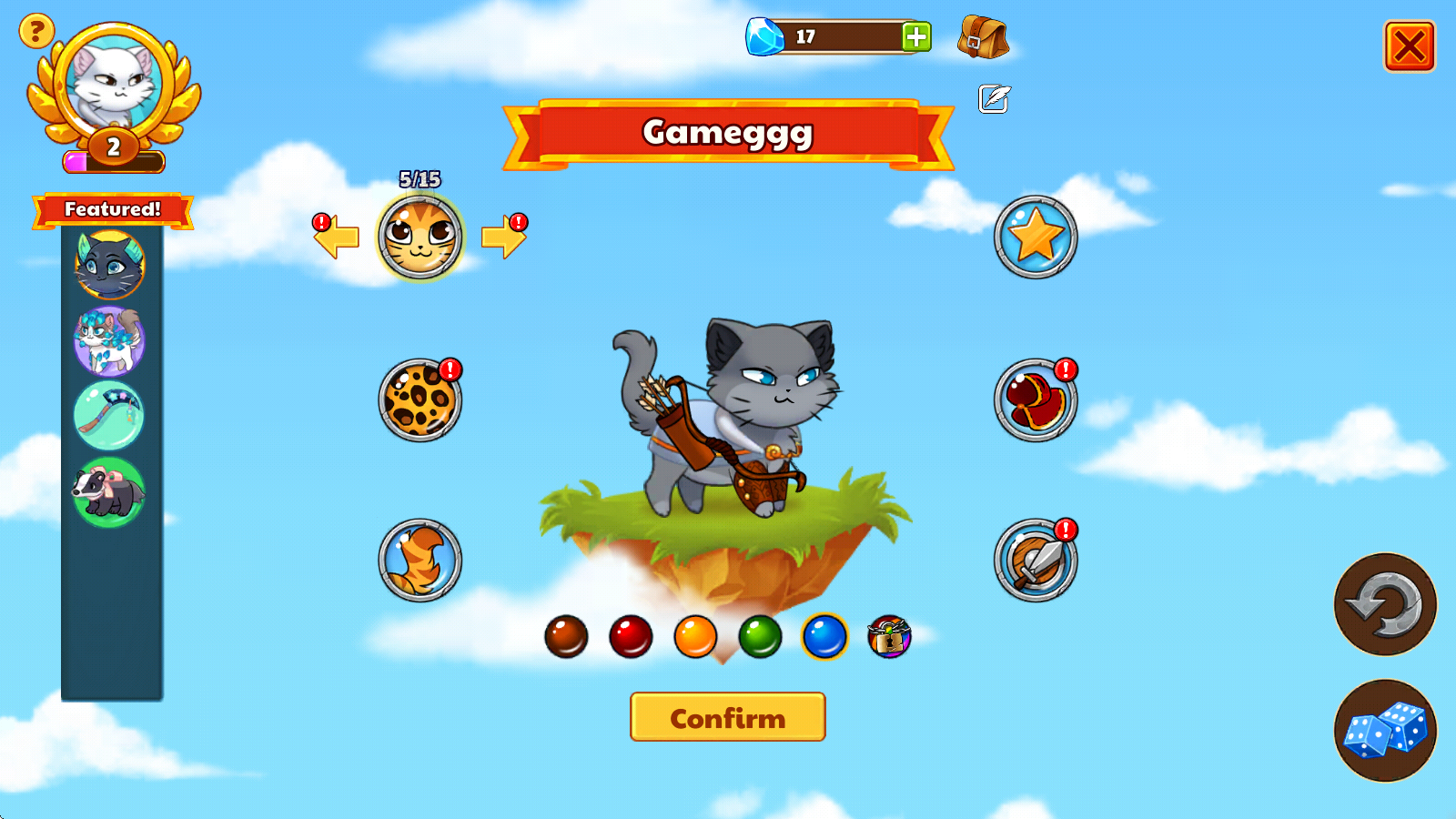Go to the next face option
The width and height of the screenshot is (1456, 819).
click(x=503, y=237)
